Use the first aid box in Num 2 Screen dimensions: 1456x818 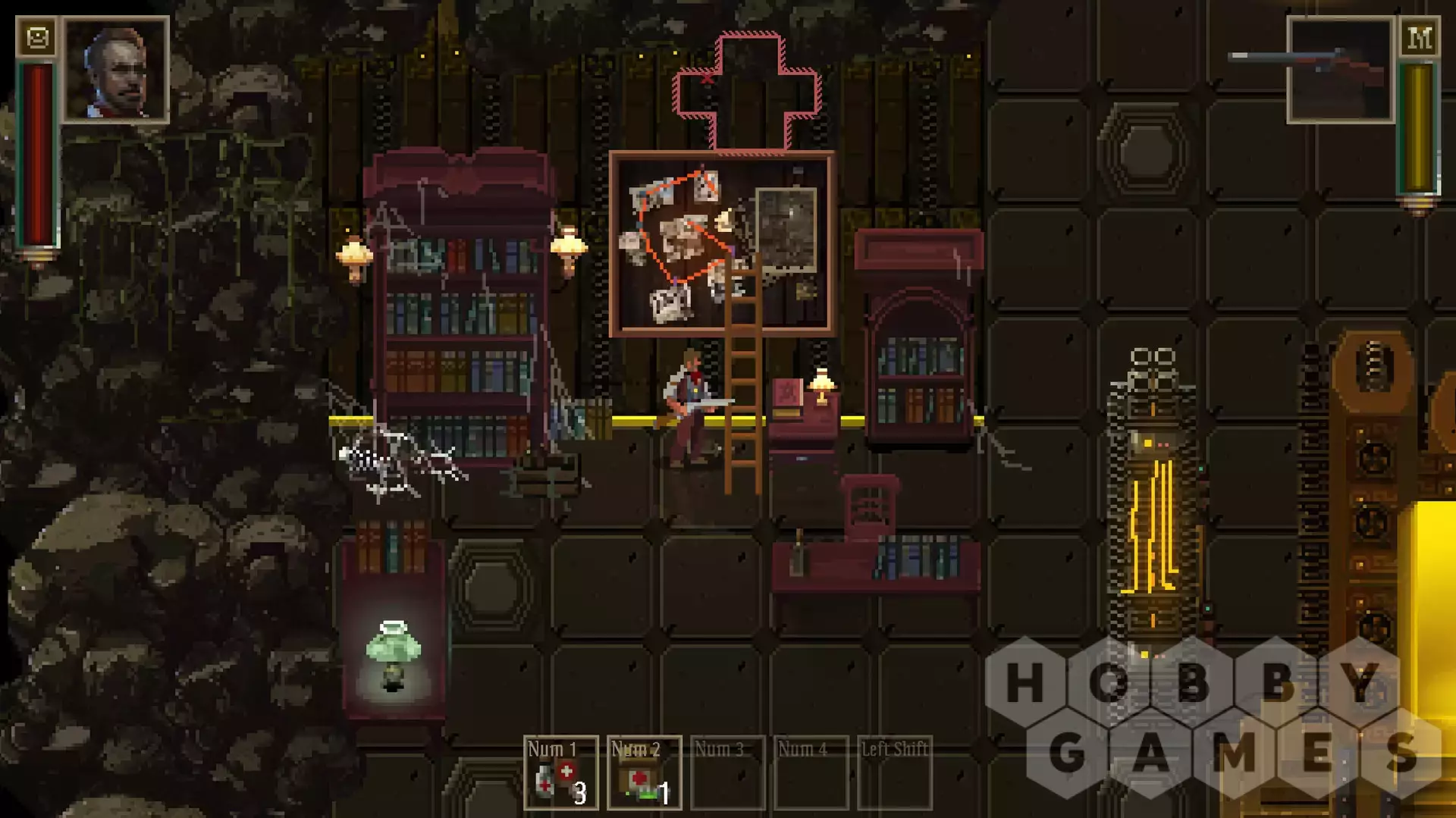tap(644, 773)
